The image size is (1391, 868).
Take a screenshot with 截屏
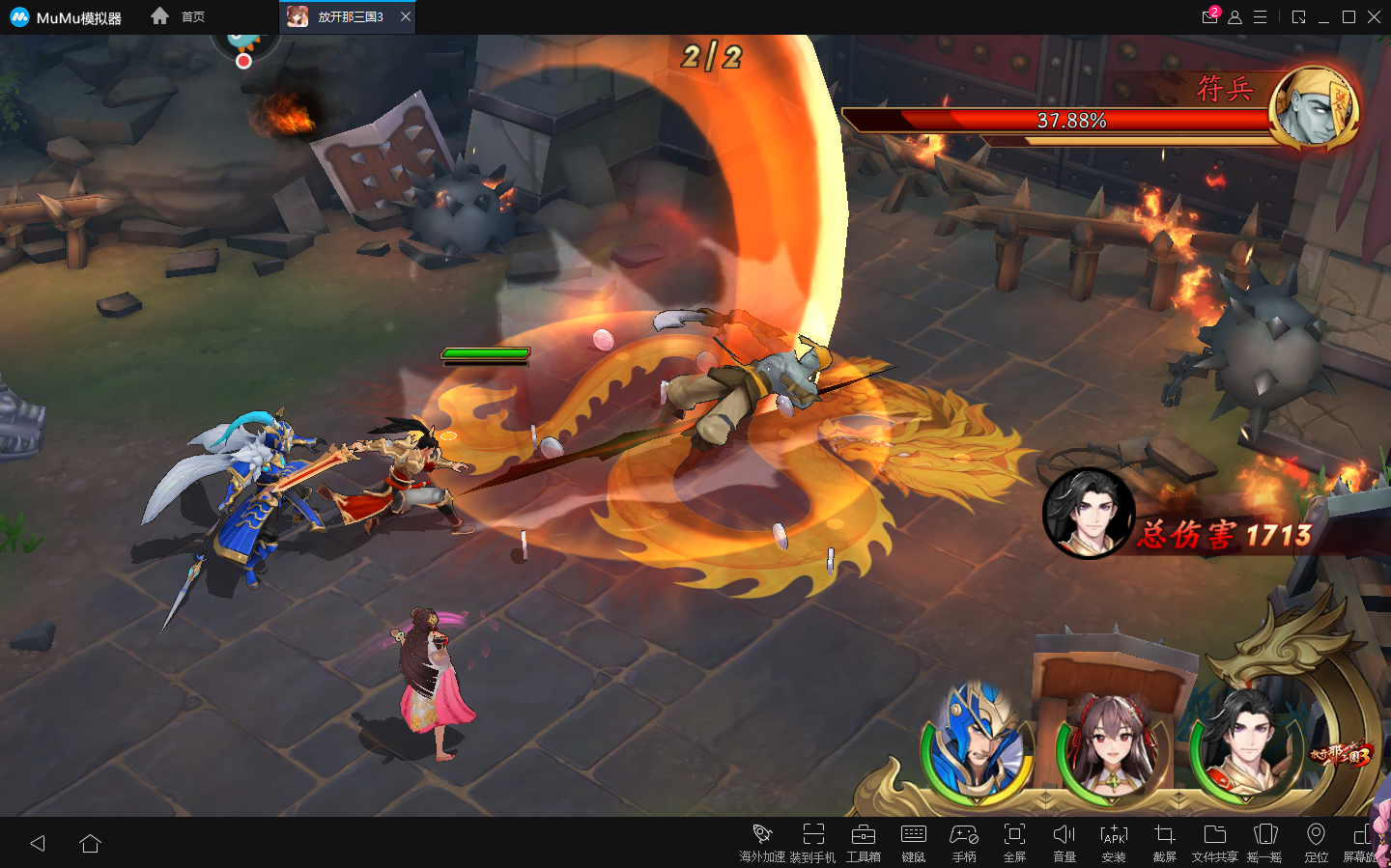pos(1164,841)
